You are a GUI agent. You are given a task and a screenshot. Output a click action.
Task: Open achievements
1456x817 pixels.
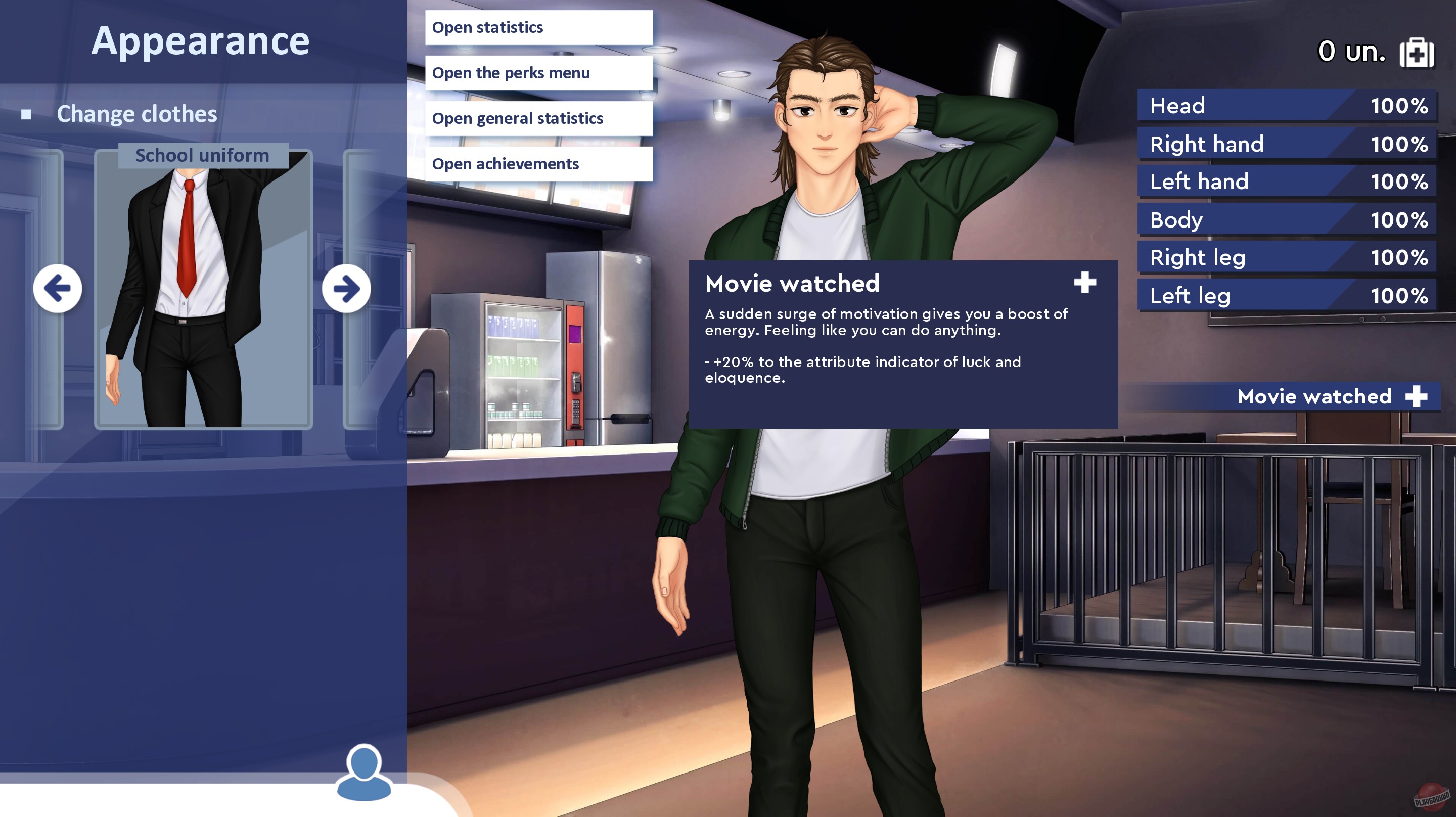(537, 164)
